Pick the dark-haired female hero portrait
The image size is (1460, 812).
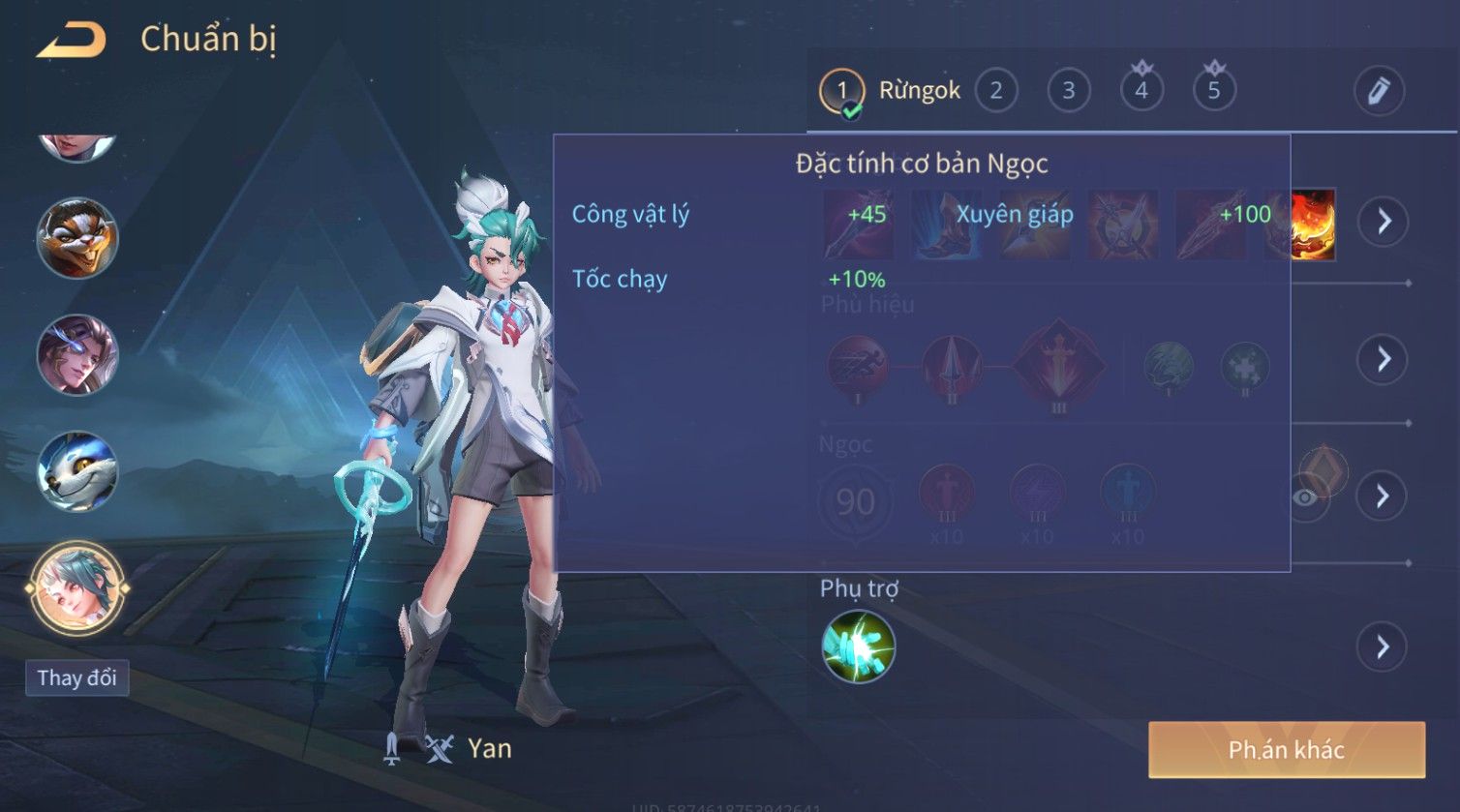(x=77, y=354)
